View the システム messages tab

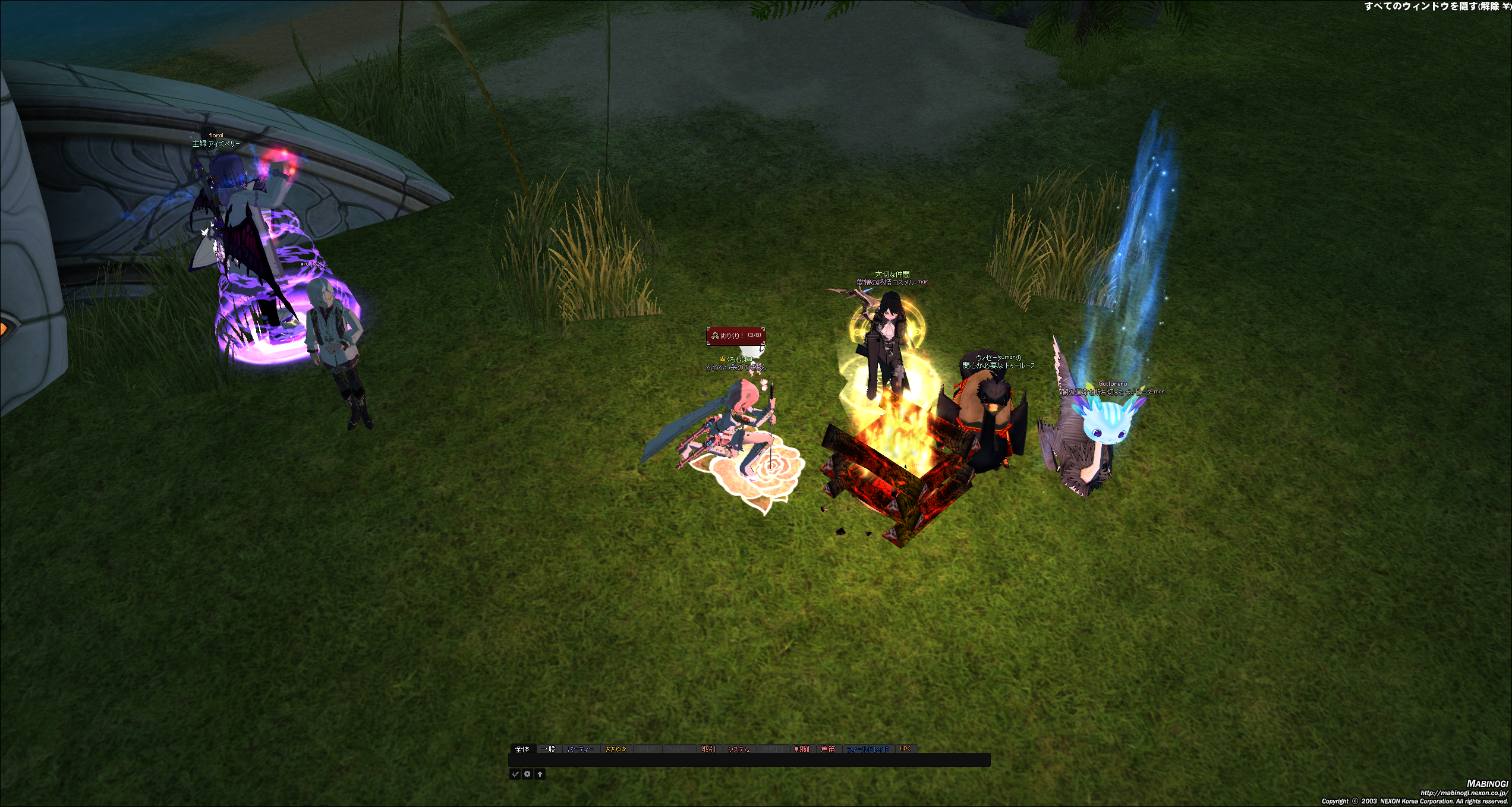pos(739,749)
